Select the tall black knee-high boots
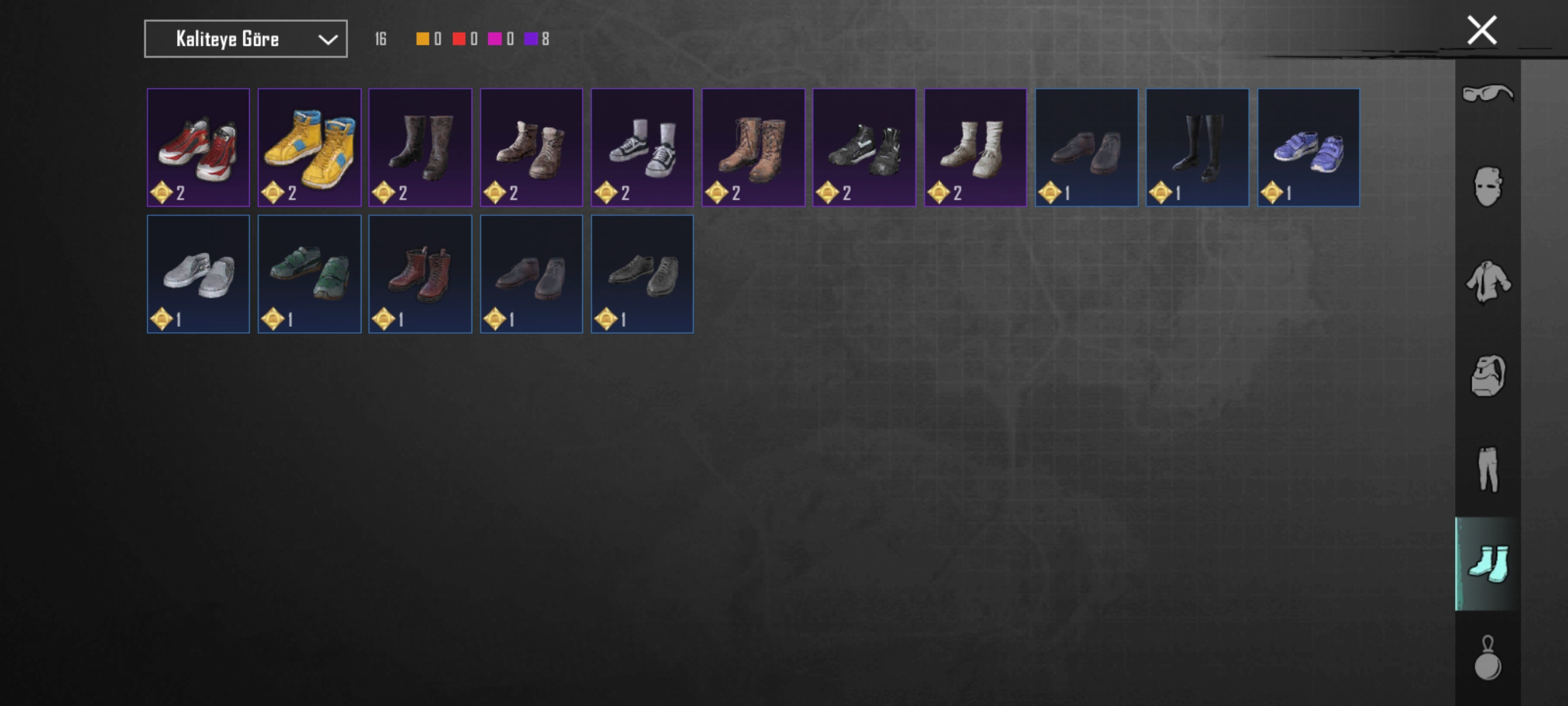This screenshot has height=706, width=1568. pyautogui.click(x=1197, y=148)
